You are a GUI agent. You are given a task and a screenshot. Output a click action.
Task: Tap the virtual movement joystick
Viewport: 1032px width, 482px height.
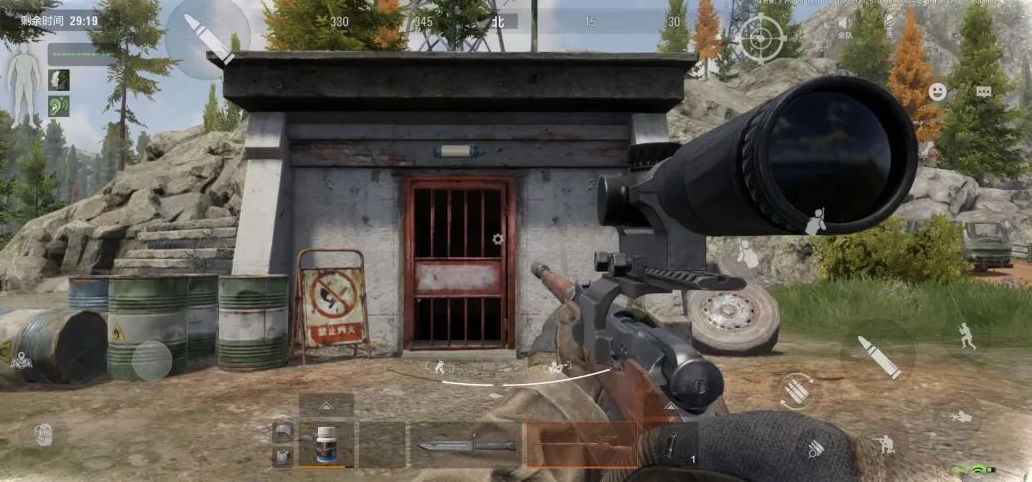coord(152,360)
